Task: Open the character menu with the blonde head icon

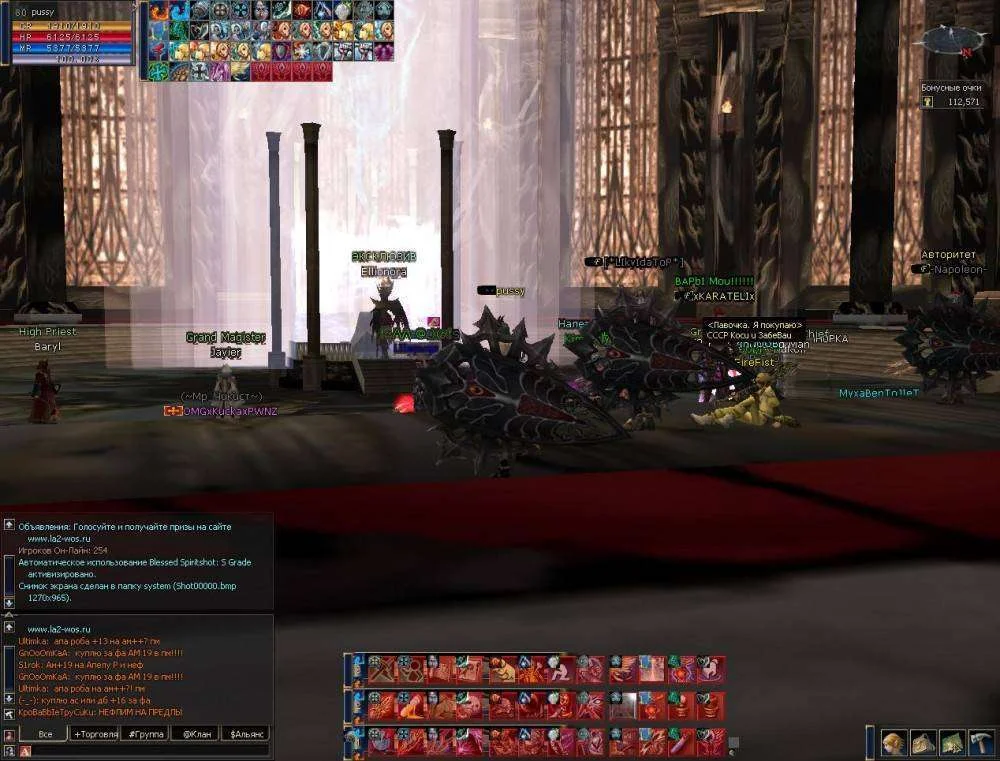Action: (894, 743)
